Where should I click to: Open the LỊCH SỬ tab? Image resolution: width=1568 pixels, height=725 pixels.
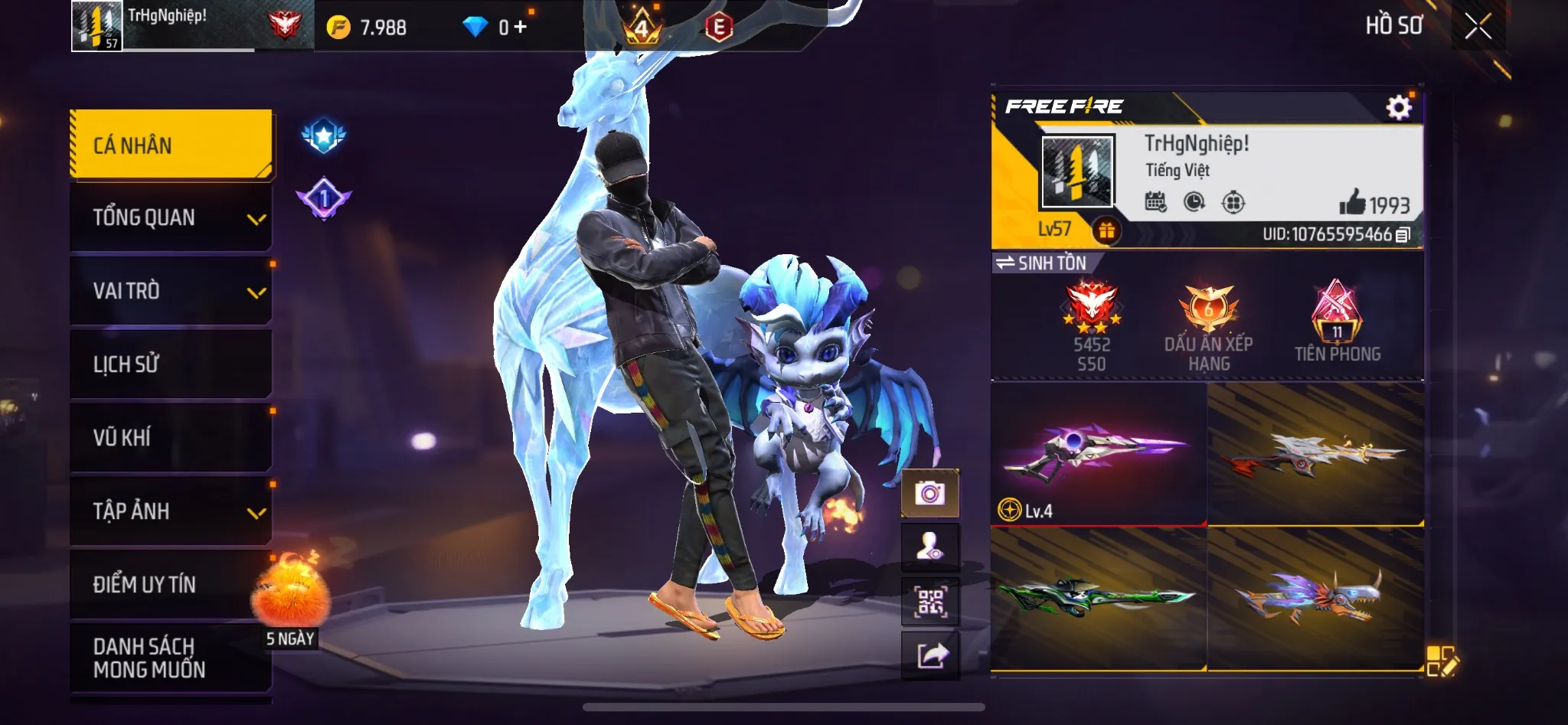170,364
